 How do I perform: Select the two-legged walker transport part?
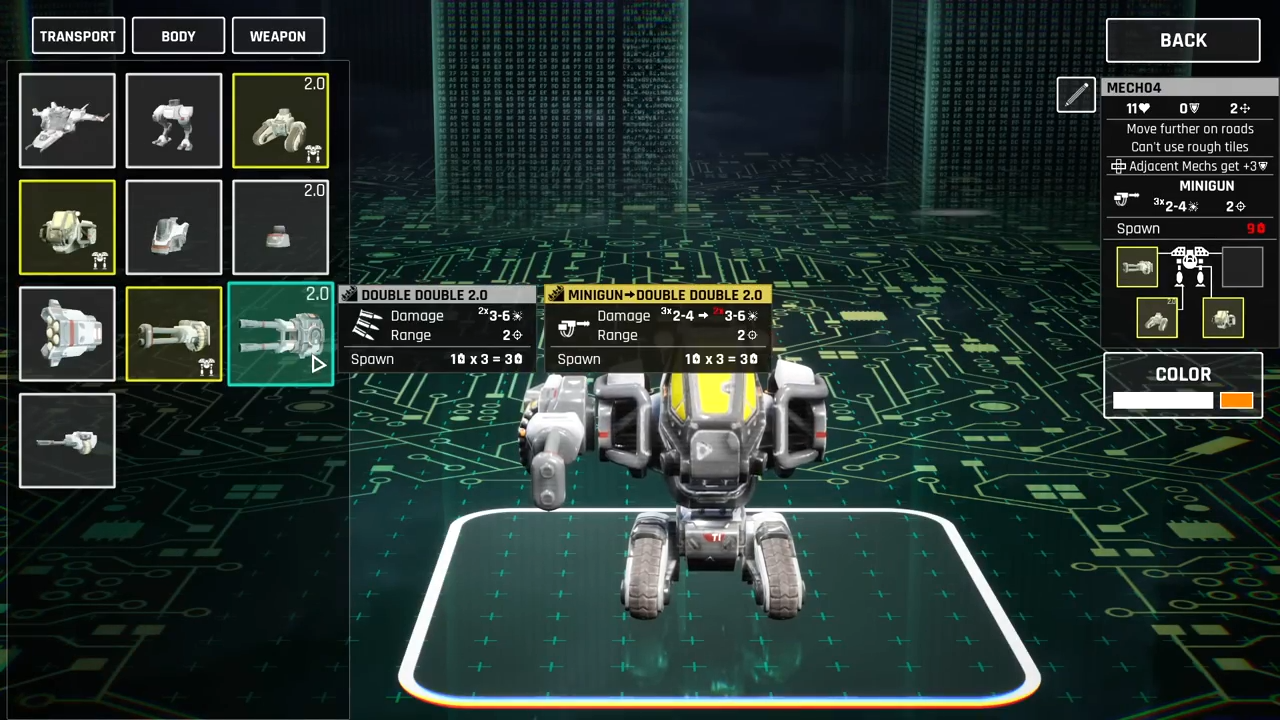click(x=174, y=121)
